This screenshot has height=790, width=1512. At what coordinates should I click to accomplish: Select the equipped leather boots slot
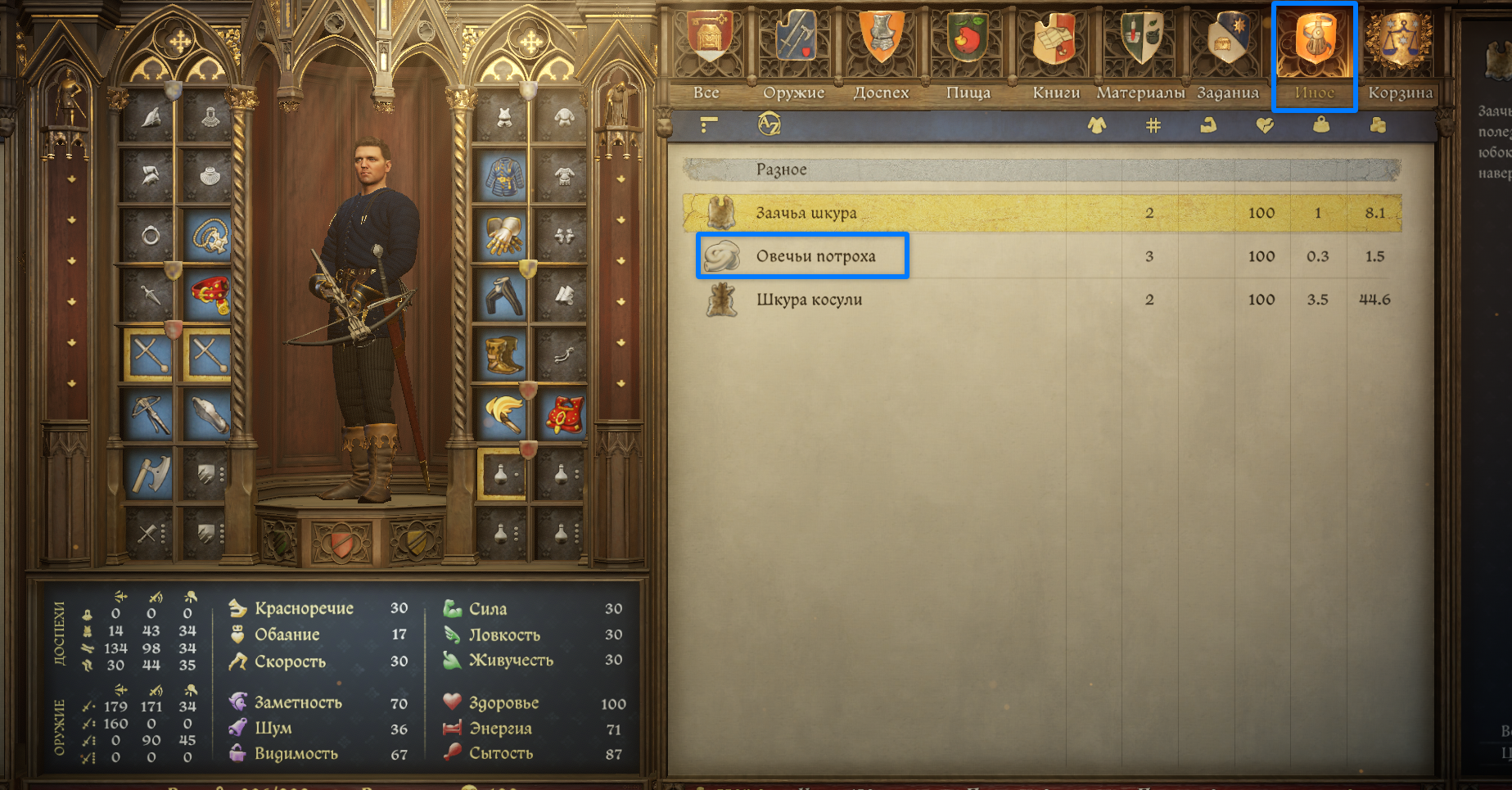[x=504, y=354]
